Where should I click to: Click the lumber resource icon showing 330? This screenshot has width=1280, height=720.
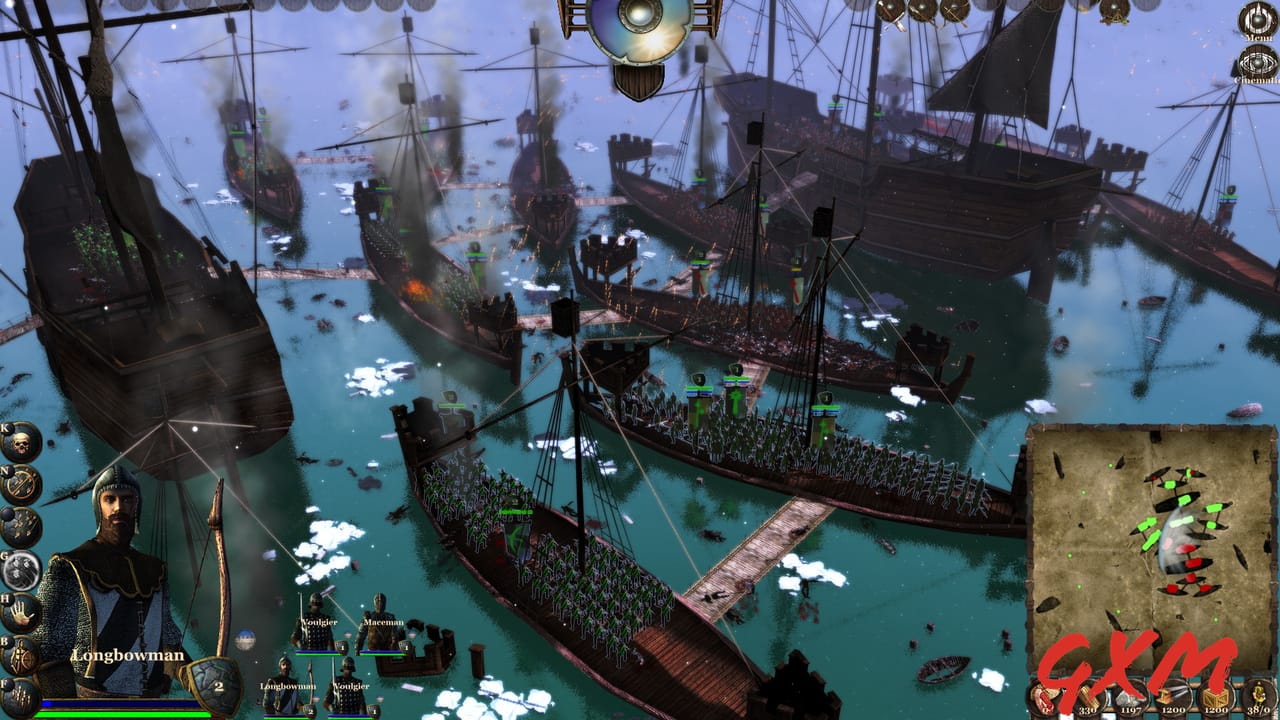click(1089, 697)
